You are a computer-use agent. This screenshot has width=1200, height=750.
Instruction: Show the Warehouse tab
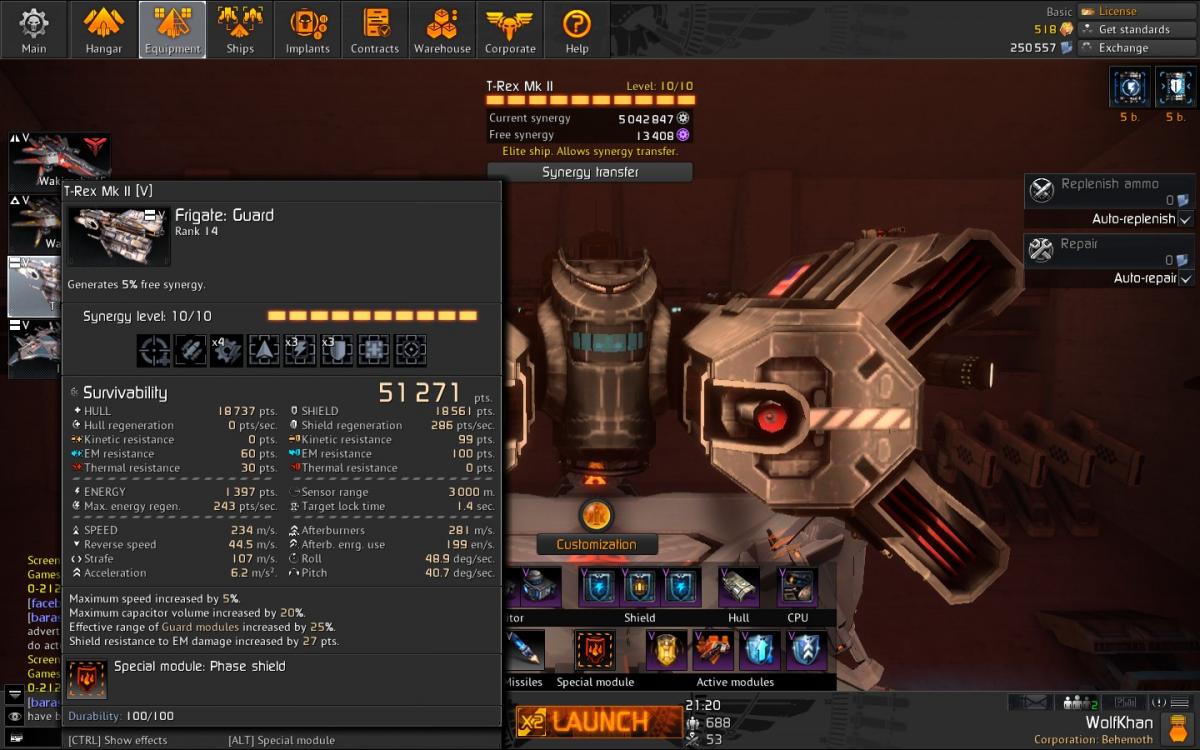click(x=442, y=29)
